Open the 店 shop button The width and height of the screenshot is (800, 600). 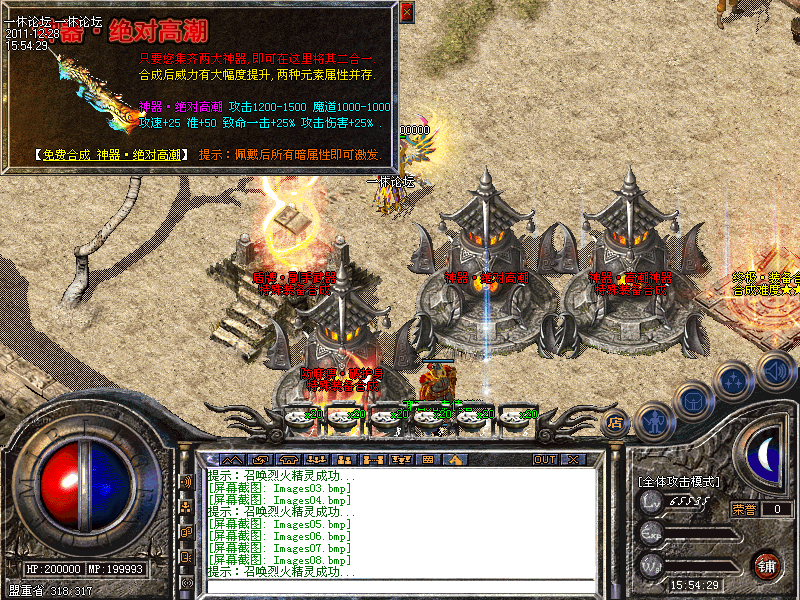coord(616,423)
